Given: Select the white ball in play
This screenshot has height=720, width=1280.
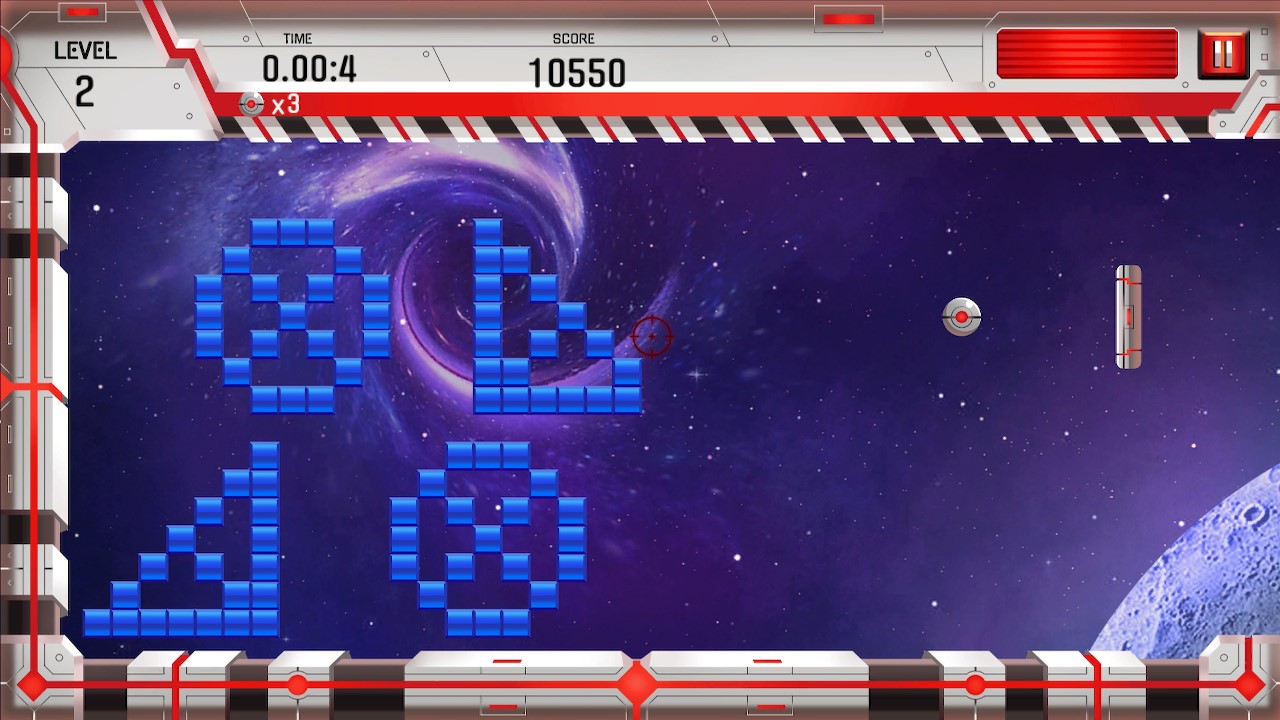Looking at the screenshot, I should [x=960, y=317].
